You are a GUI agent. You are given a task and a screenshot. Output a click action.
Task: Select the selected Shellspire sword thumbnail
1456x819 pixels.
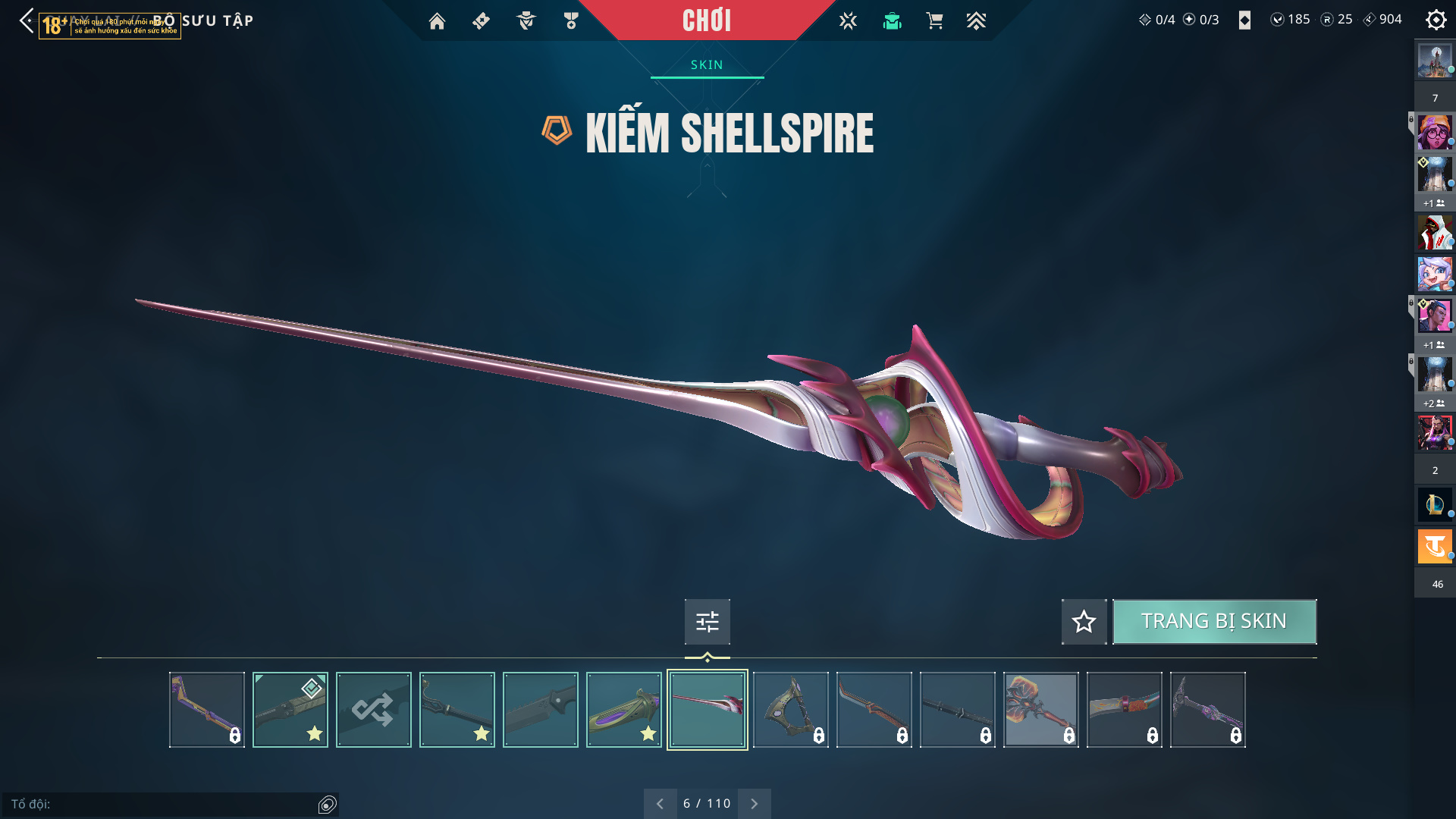click(707, 710)
